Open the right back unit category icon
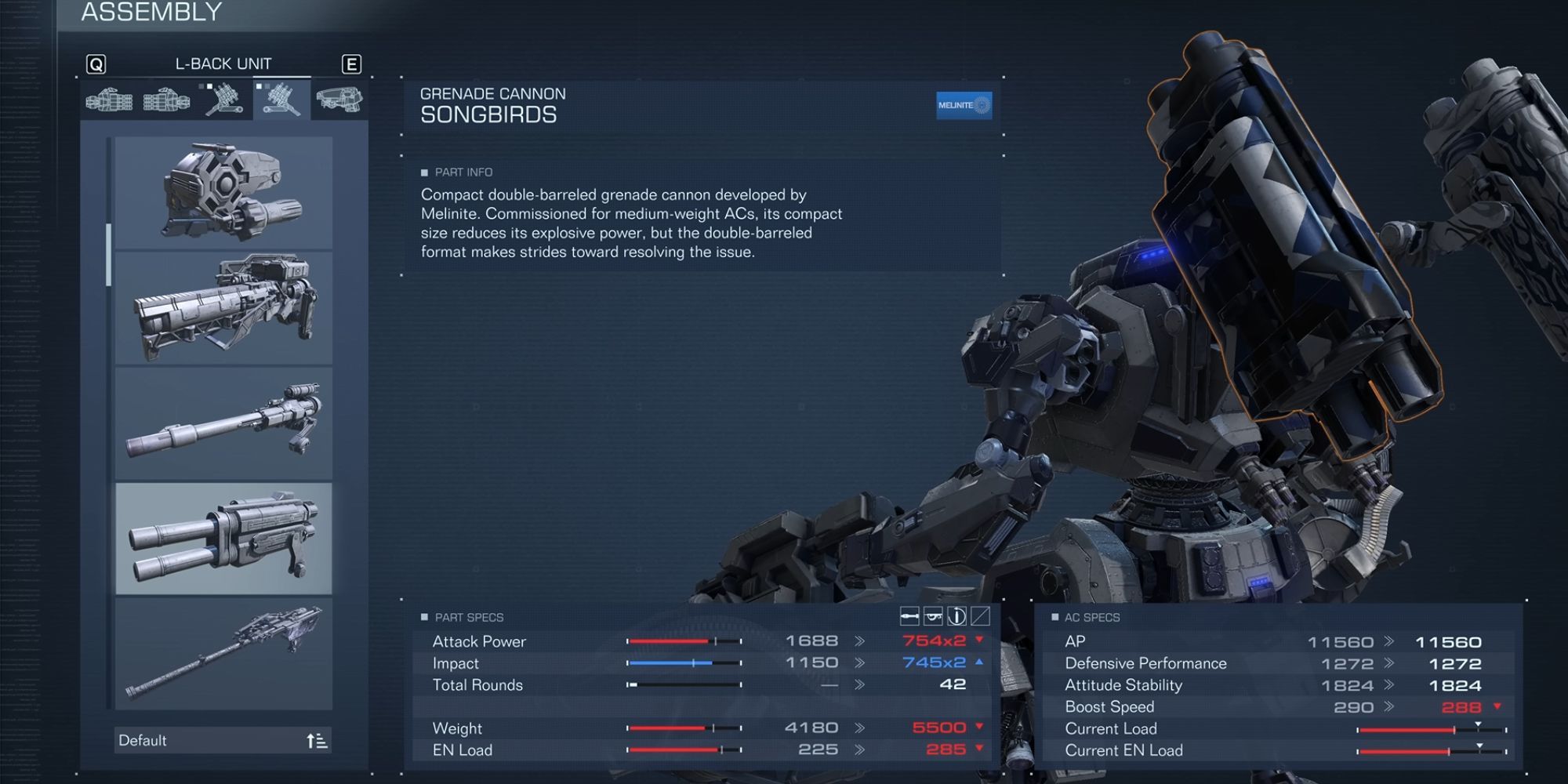1568x784 pixels. point(220,102)
